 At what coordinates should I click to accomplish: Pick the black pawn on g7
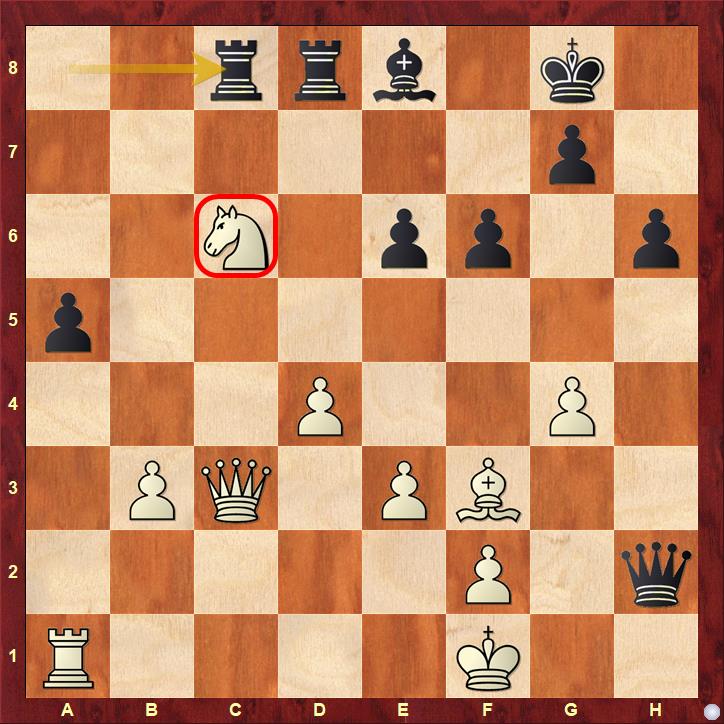point(572,152)
